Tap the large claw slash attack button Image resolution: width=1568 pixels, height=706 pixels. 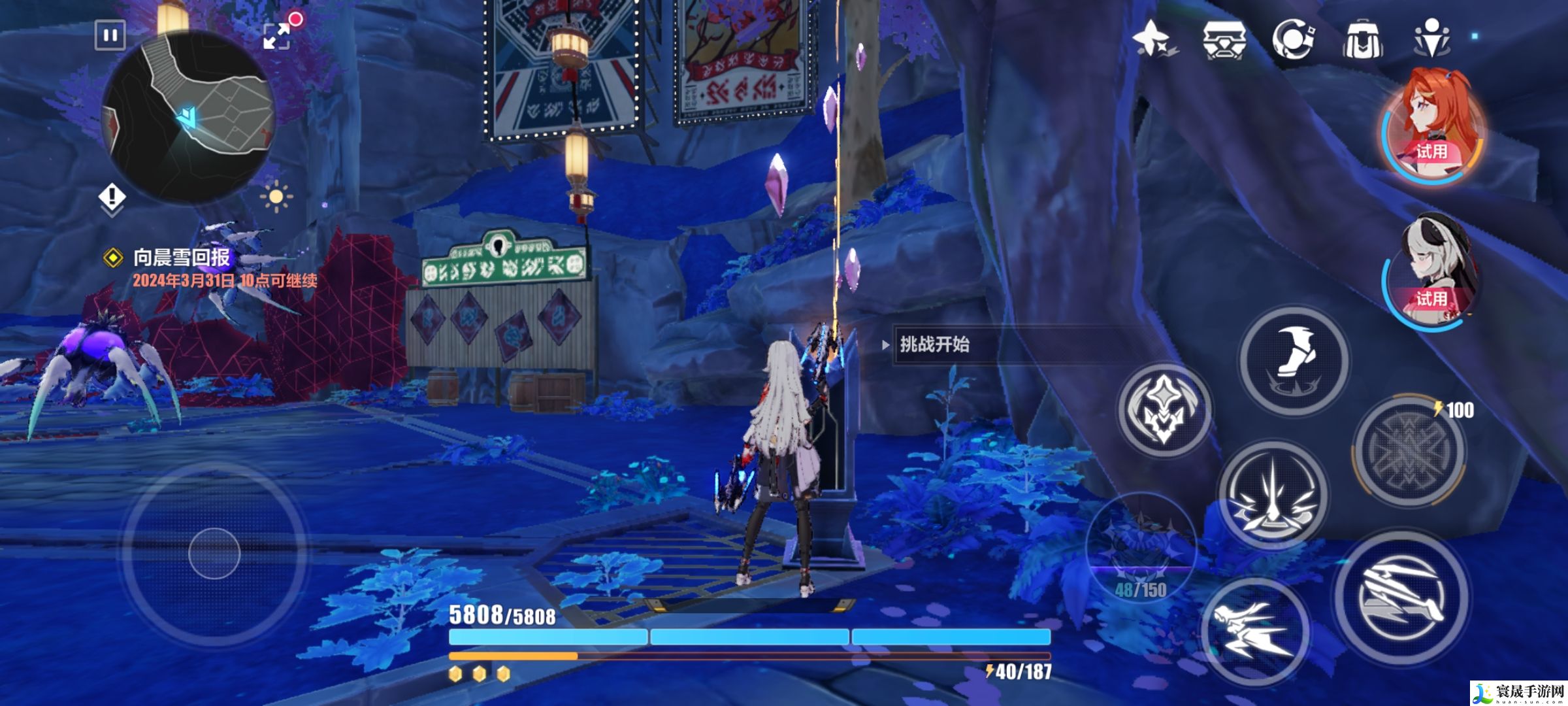pyautogui.click(x=1400, y=597)
